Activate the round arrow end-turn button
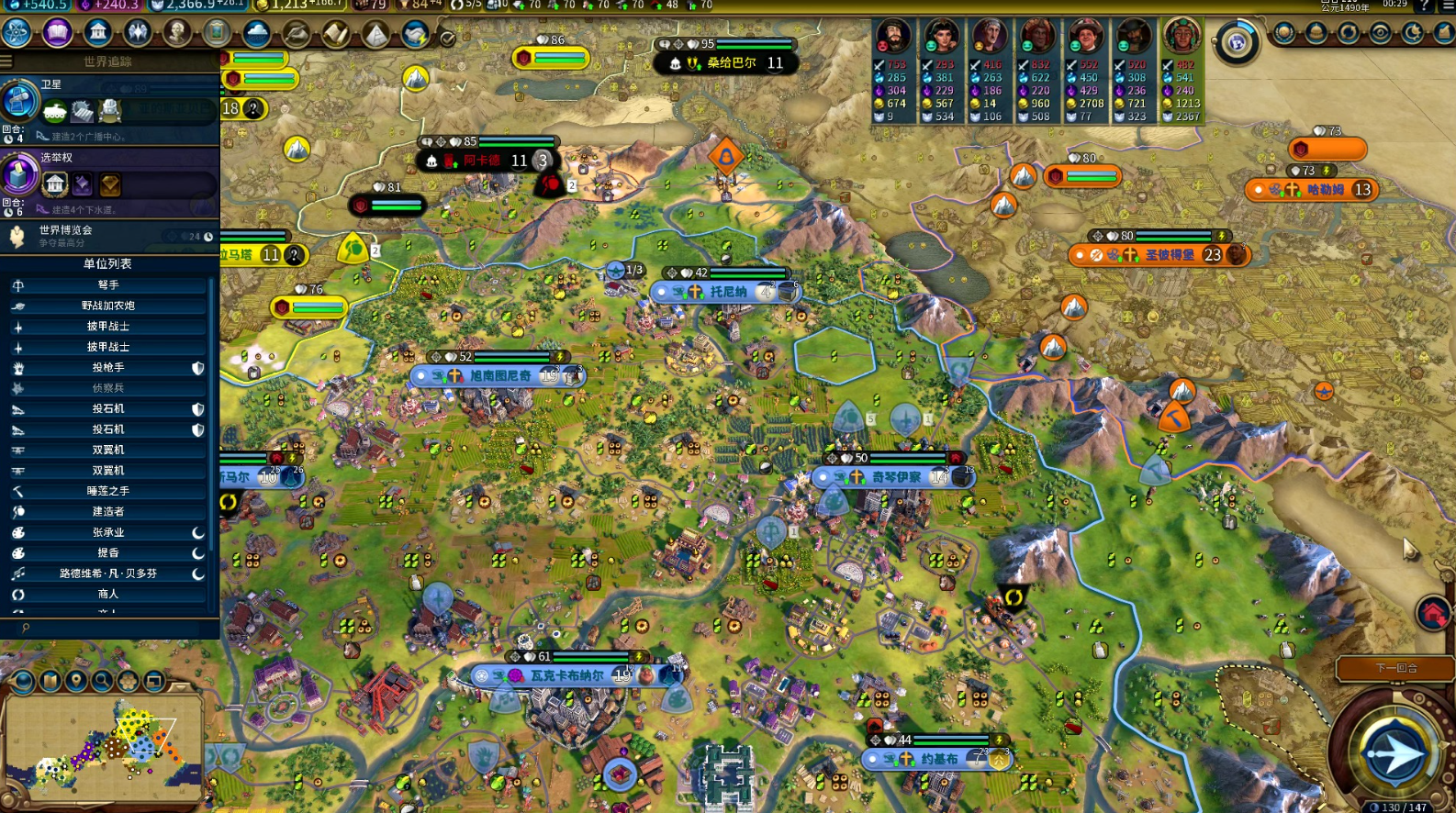This screenshot has height=813, width=1456. pos(1393,752)
